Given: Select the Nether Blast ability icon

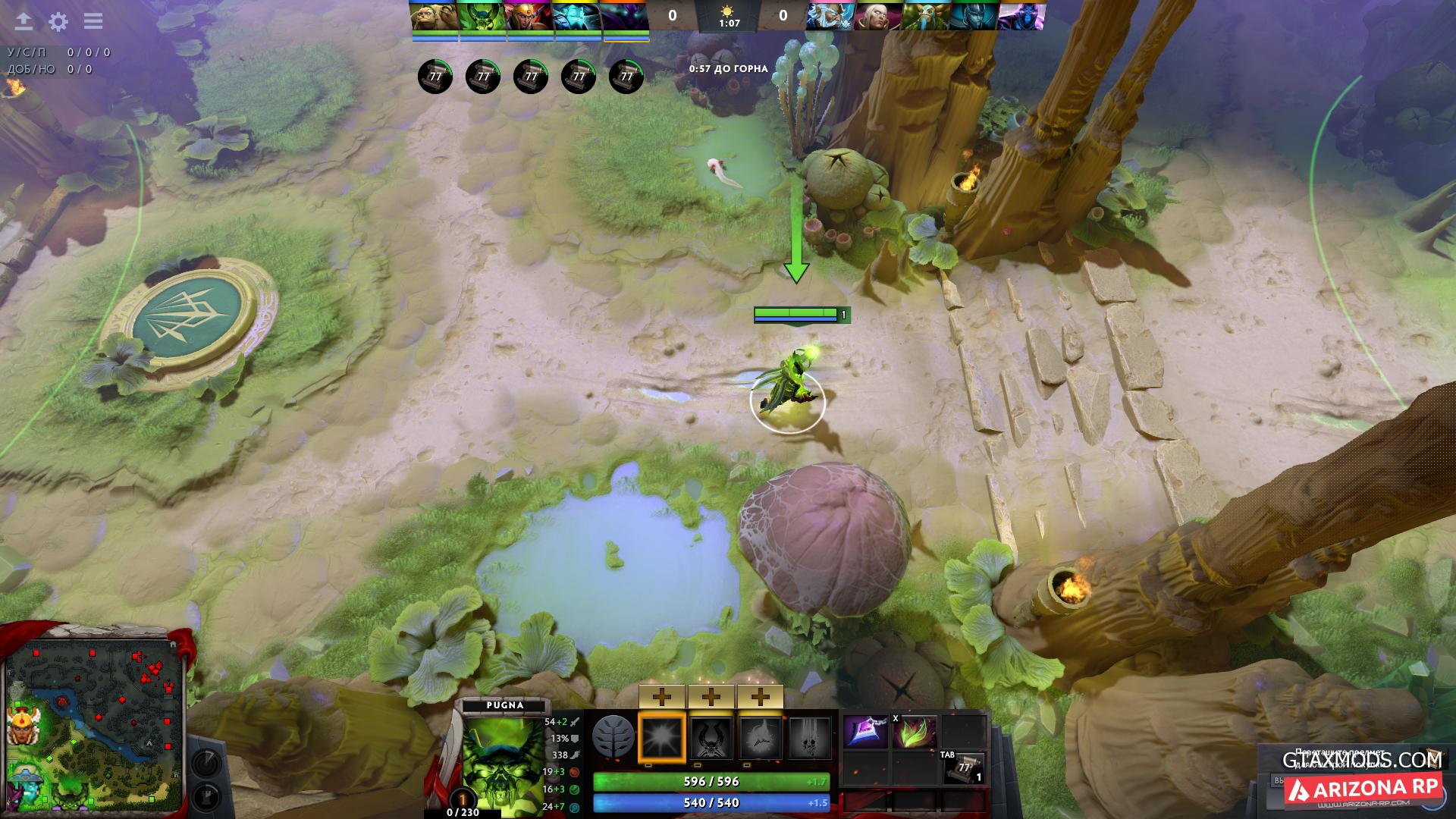Looking at the screenshot, I should (662, 737).
